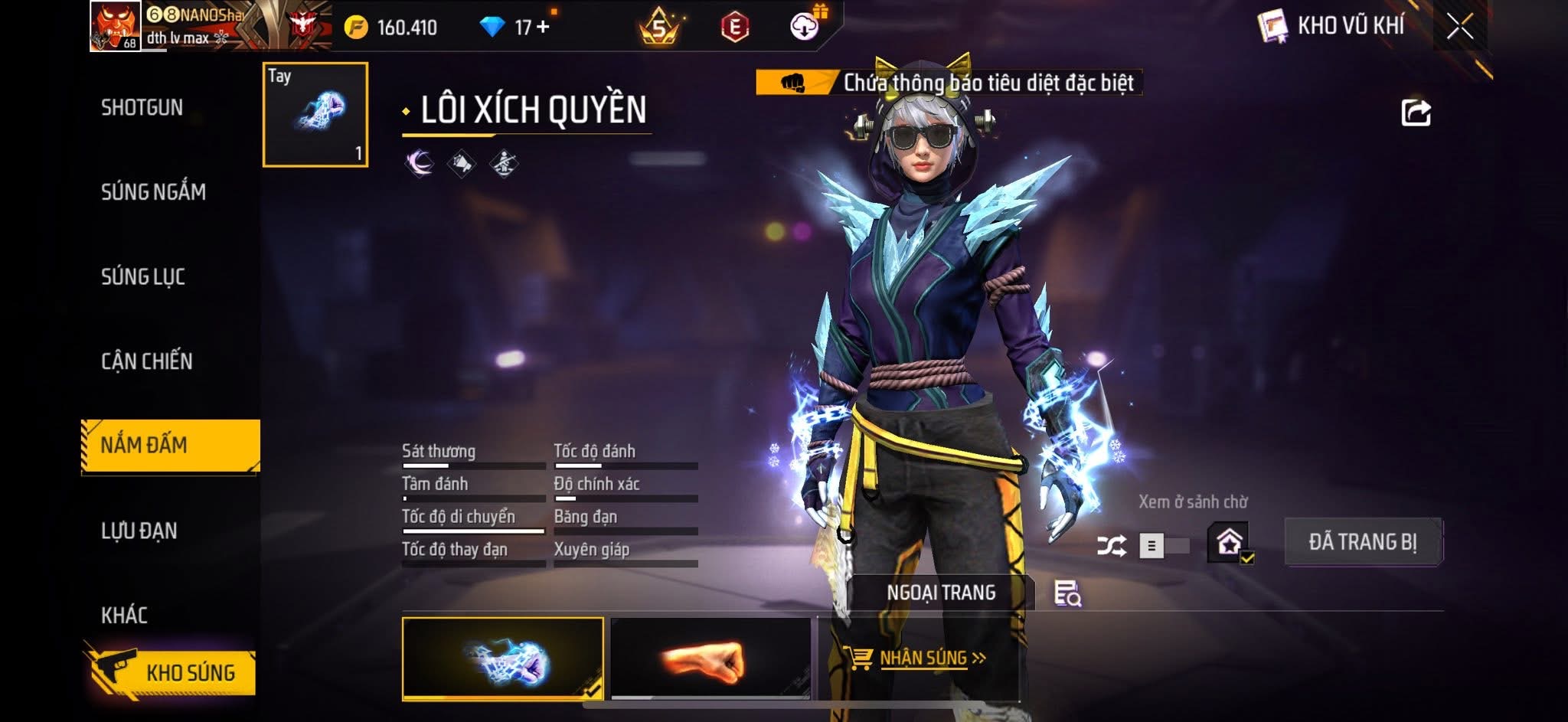Select the SÚNG LỤC category
Screen dimensions: 1568x722
click(143, 276)
